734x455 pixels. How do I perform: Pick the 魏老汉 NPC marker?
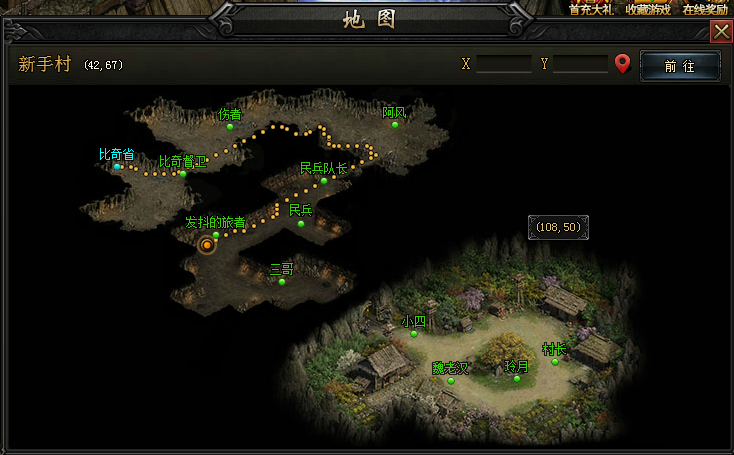[x=451, y=380]
